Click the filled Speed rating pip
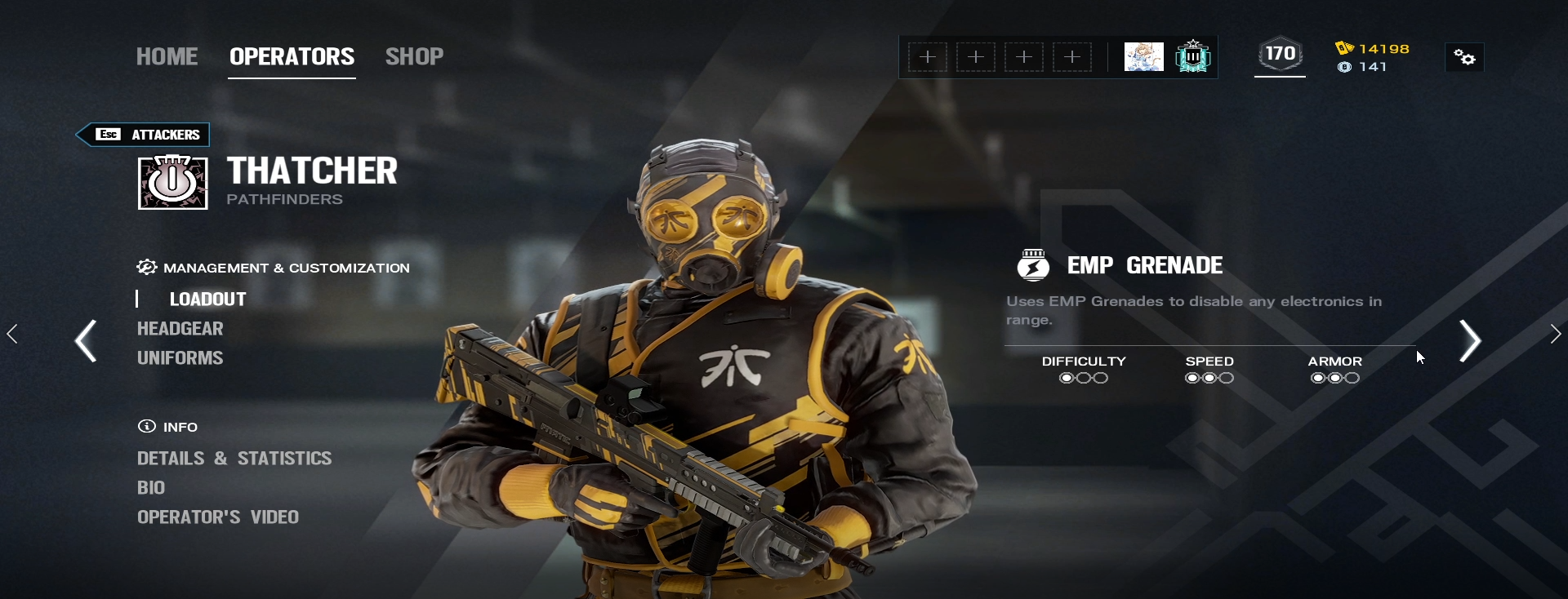The image size is (1568, 599). [x=1192, y=377]
